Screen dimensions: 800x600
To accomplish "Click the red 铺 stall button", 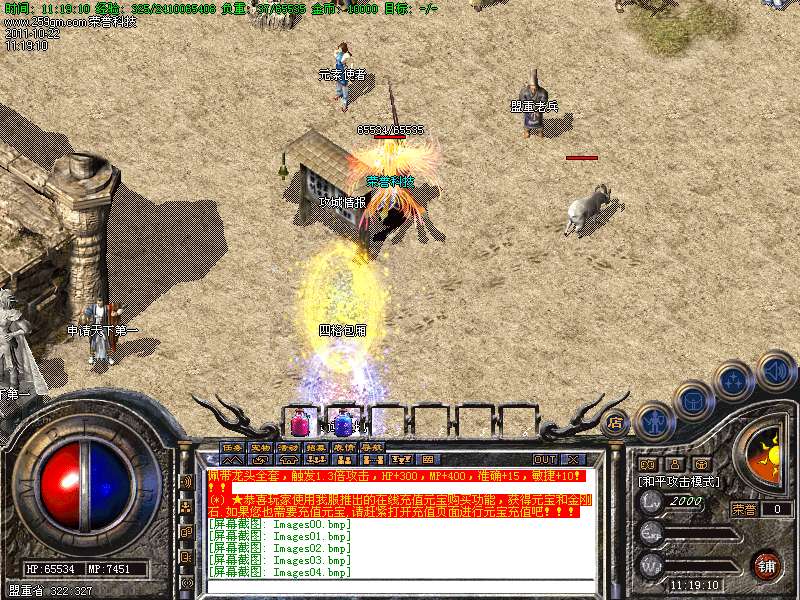I will point(766,565).
